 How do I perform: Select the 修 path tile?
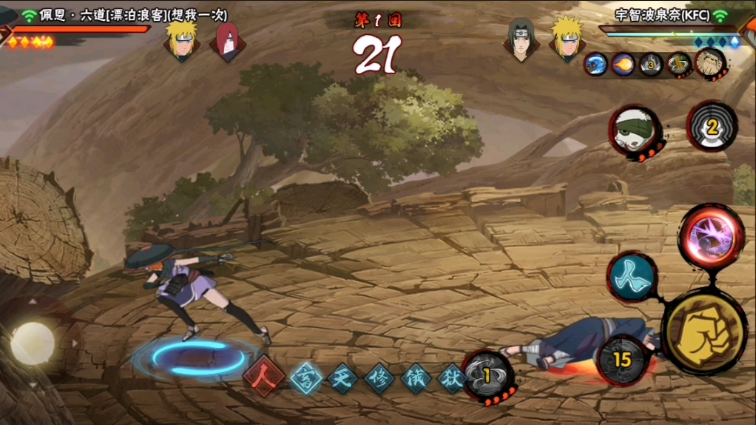[x=378, y=378]
